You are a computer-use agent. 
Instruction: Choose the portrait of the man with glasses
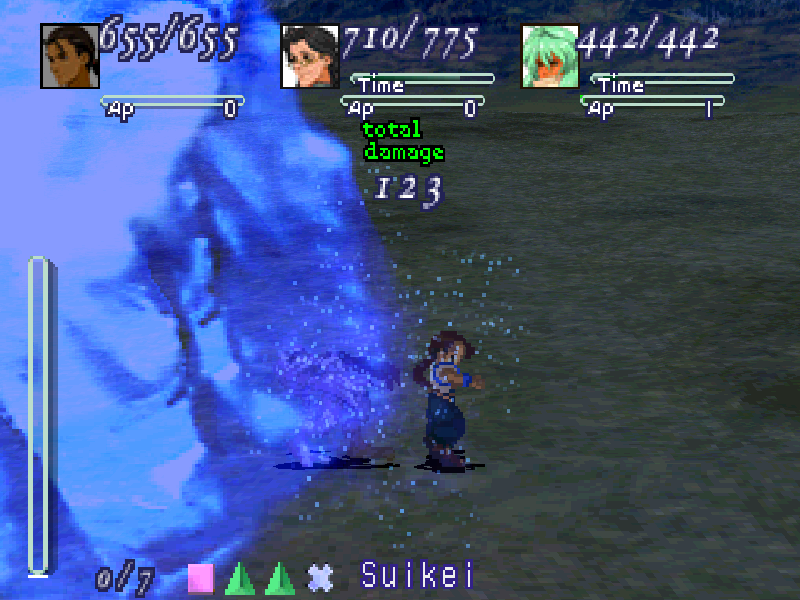310,56
